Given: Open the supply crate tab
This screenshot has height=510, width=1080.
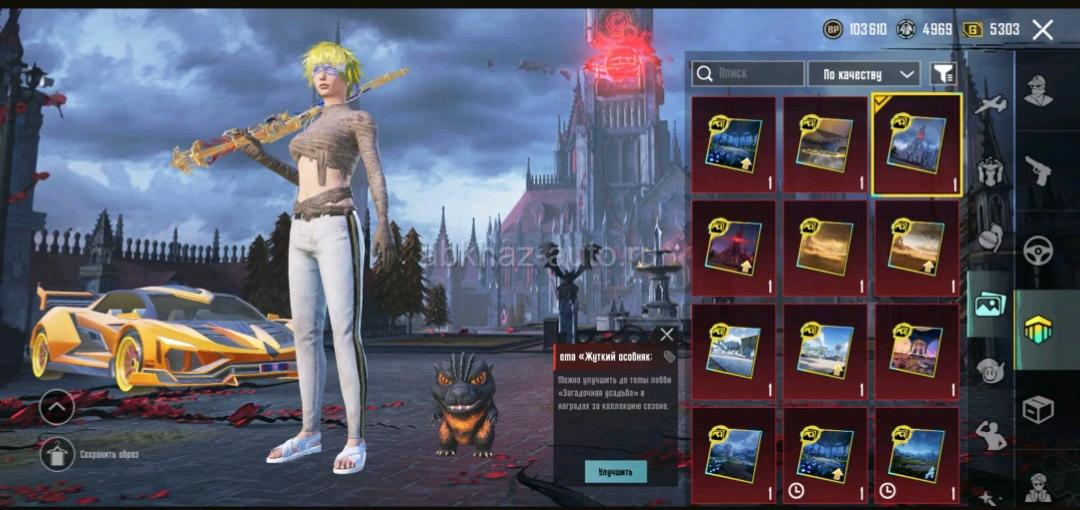Looking at the screenshot, I should (1039, 409).
